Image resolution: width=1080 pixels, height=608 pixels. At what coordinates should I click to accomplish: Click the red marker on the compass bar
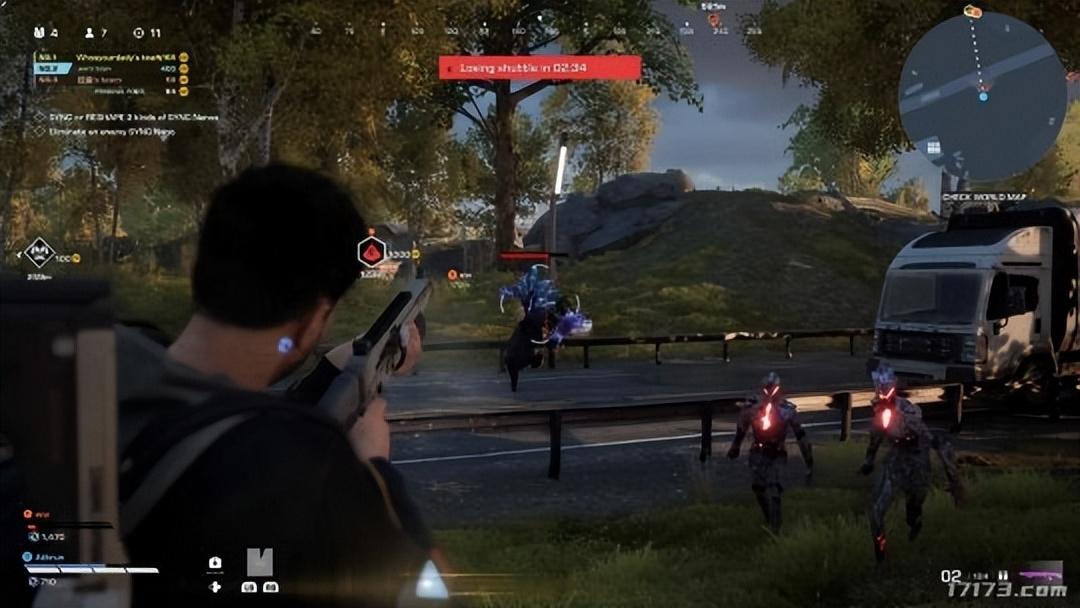point(713,19)
